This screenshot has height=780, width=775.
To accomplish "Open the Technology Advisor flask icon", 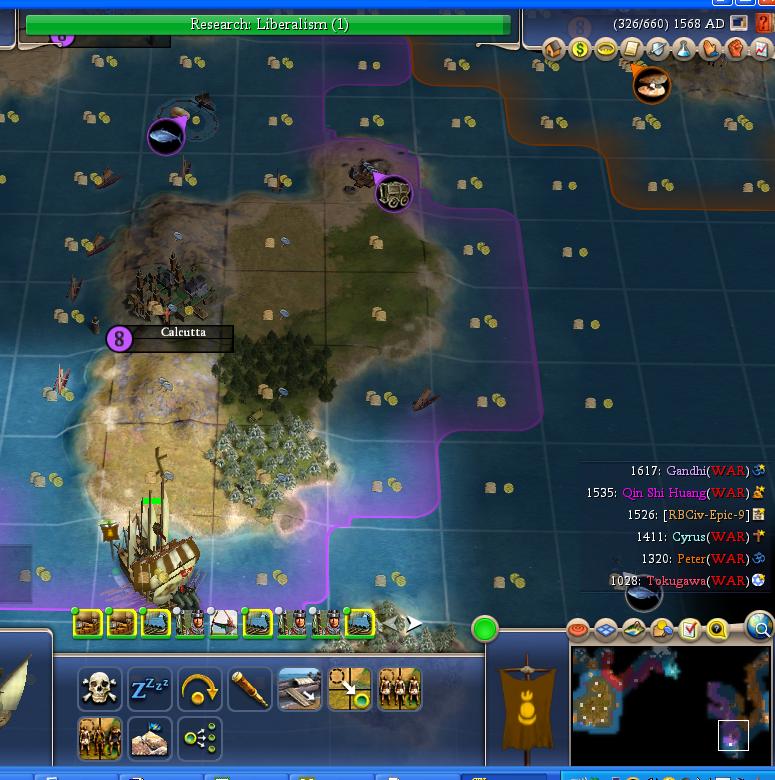I will (x=684, y=49).
